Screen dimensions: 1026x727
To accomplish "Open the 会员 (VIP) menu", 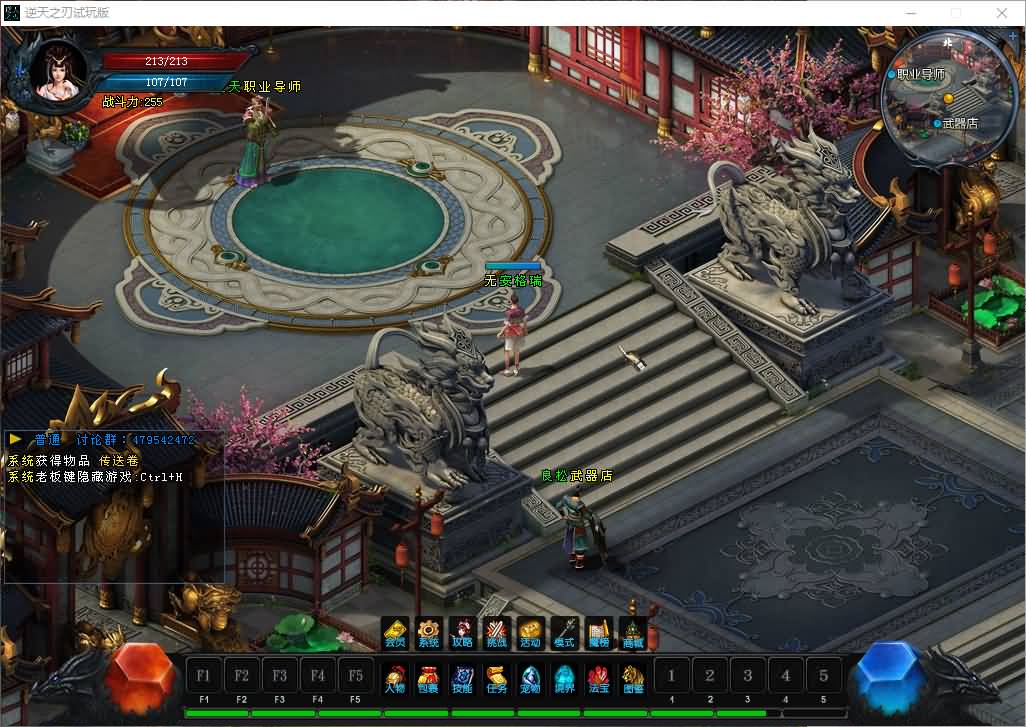I will (x=396, y=634).
